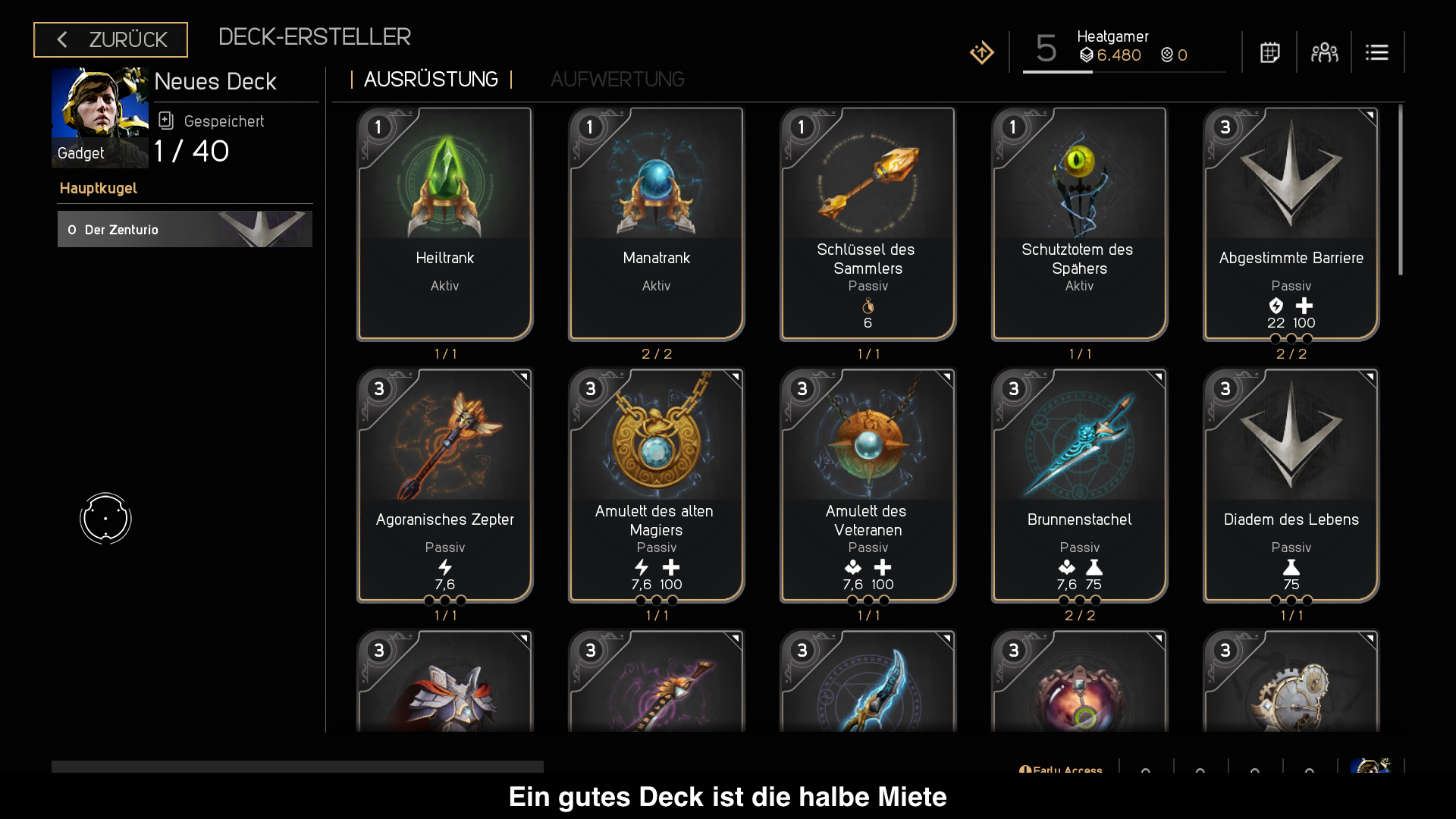Choose the Manatrank card
The height and width of the screenshot is (819, 1456).
click(x=657, y=223)
